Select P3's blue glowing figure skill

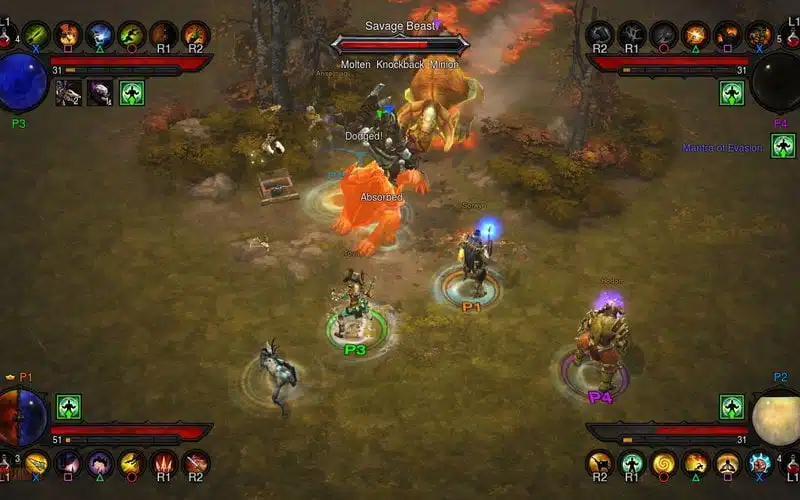pos(99,36)
